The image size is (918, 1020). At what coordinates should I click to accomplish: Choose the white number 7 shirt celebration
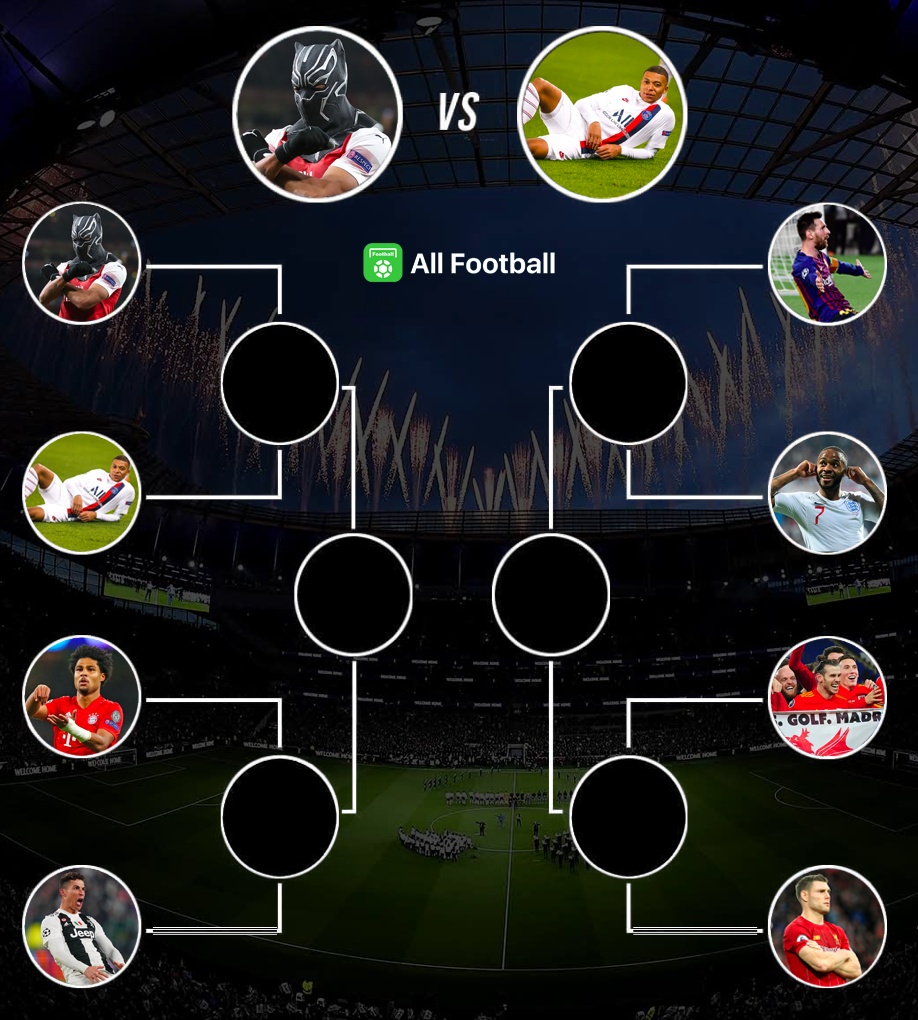(827, 492)
